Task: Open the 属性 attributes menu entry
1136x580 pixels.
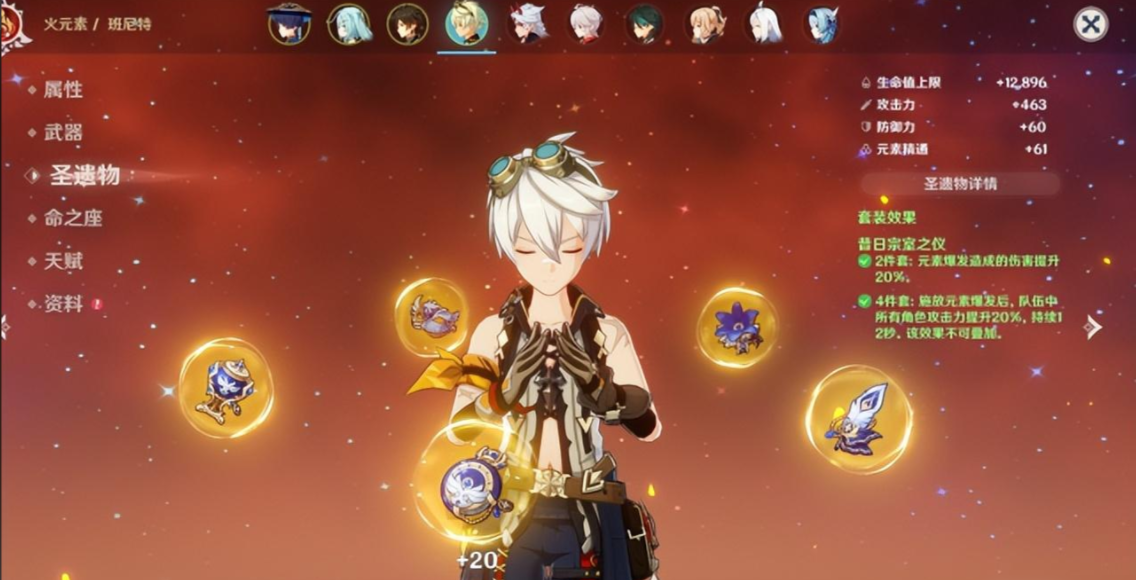Action: pyautogui.click(x=62, y=90)
